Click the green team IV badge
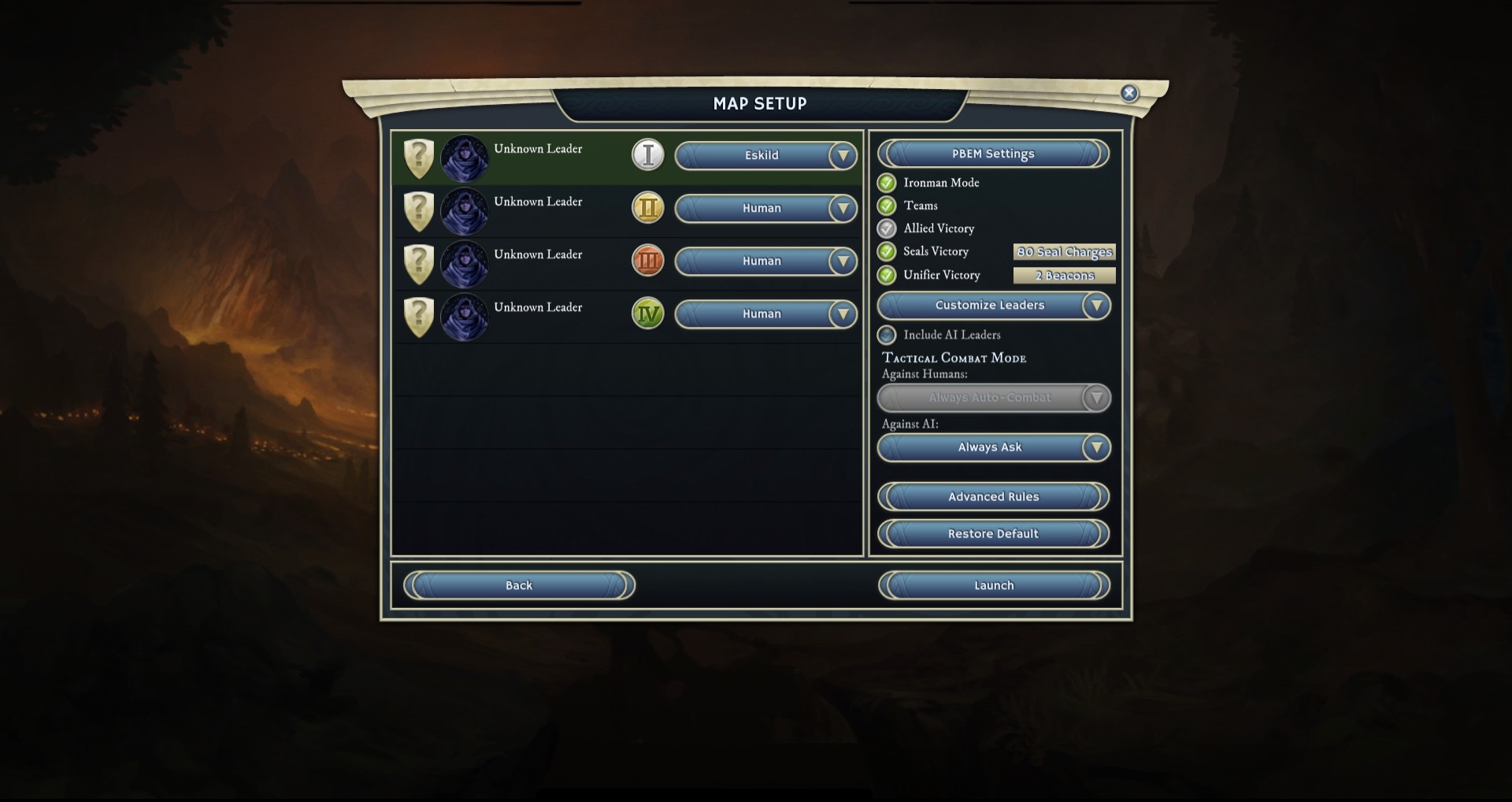The height and width of the screenshot is (802, 1512). point(648,314)
